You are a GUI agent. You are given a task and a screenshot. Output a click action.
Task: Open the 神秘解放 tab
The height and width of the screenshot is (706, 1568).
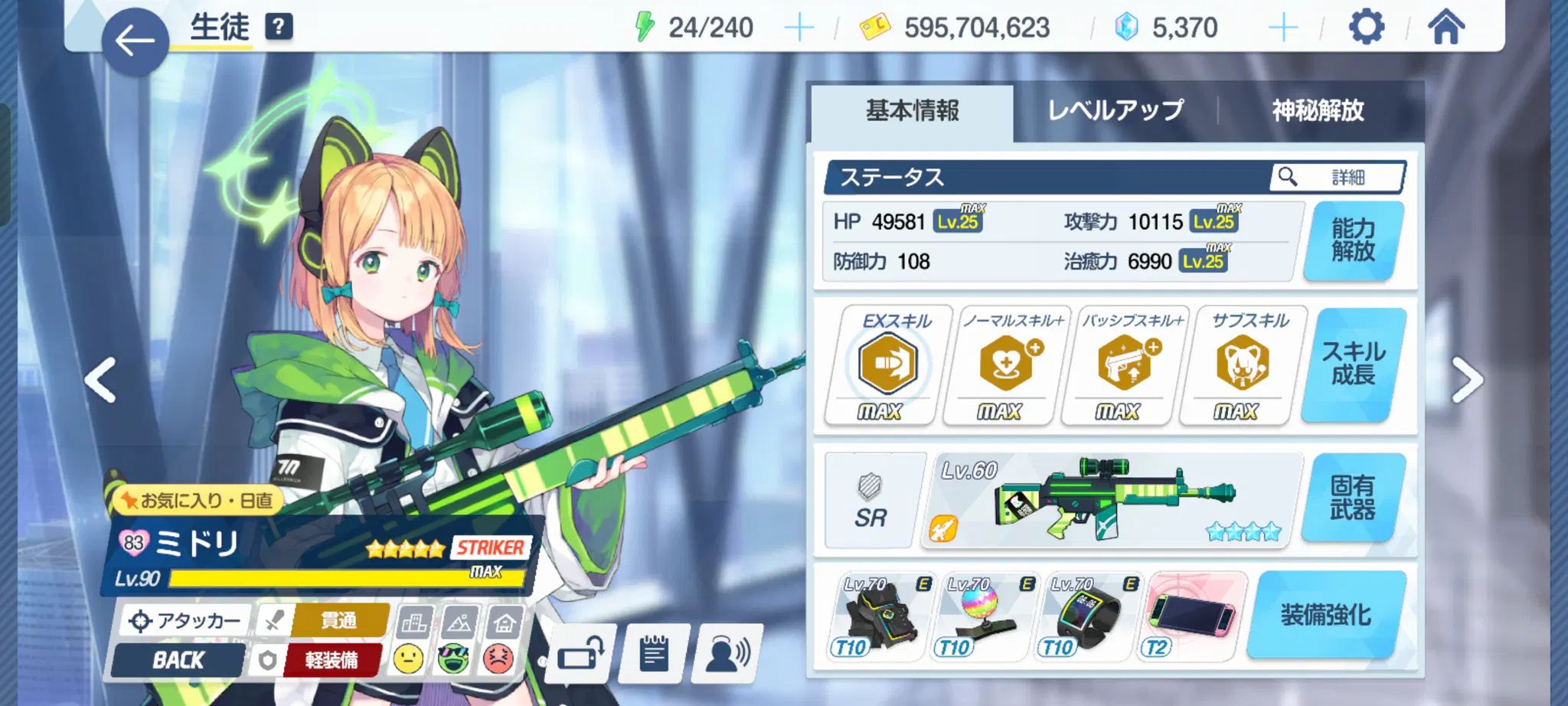click(1318, 111)
